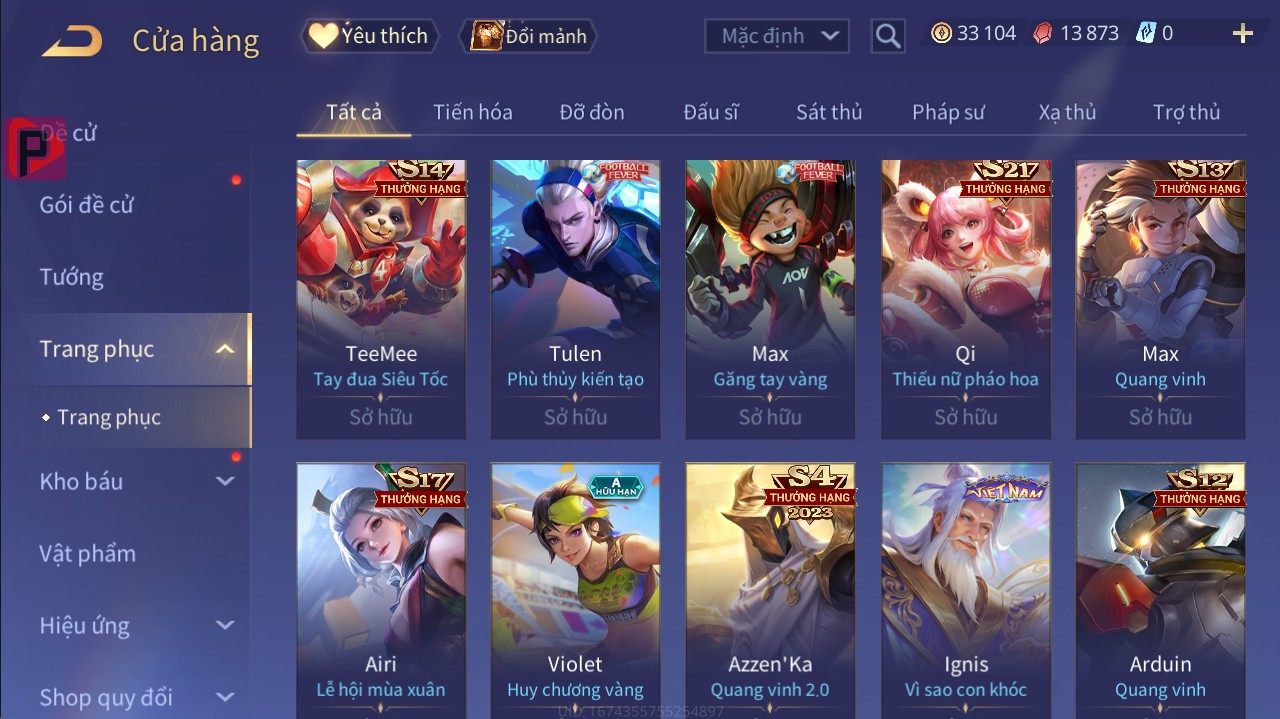Go back using the return arrow
This screenshot has width=1280, height=719.
(x=71, y=41)
